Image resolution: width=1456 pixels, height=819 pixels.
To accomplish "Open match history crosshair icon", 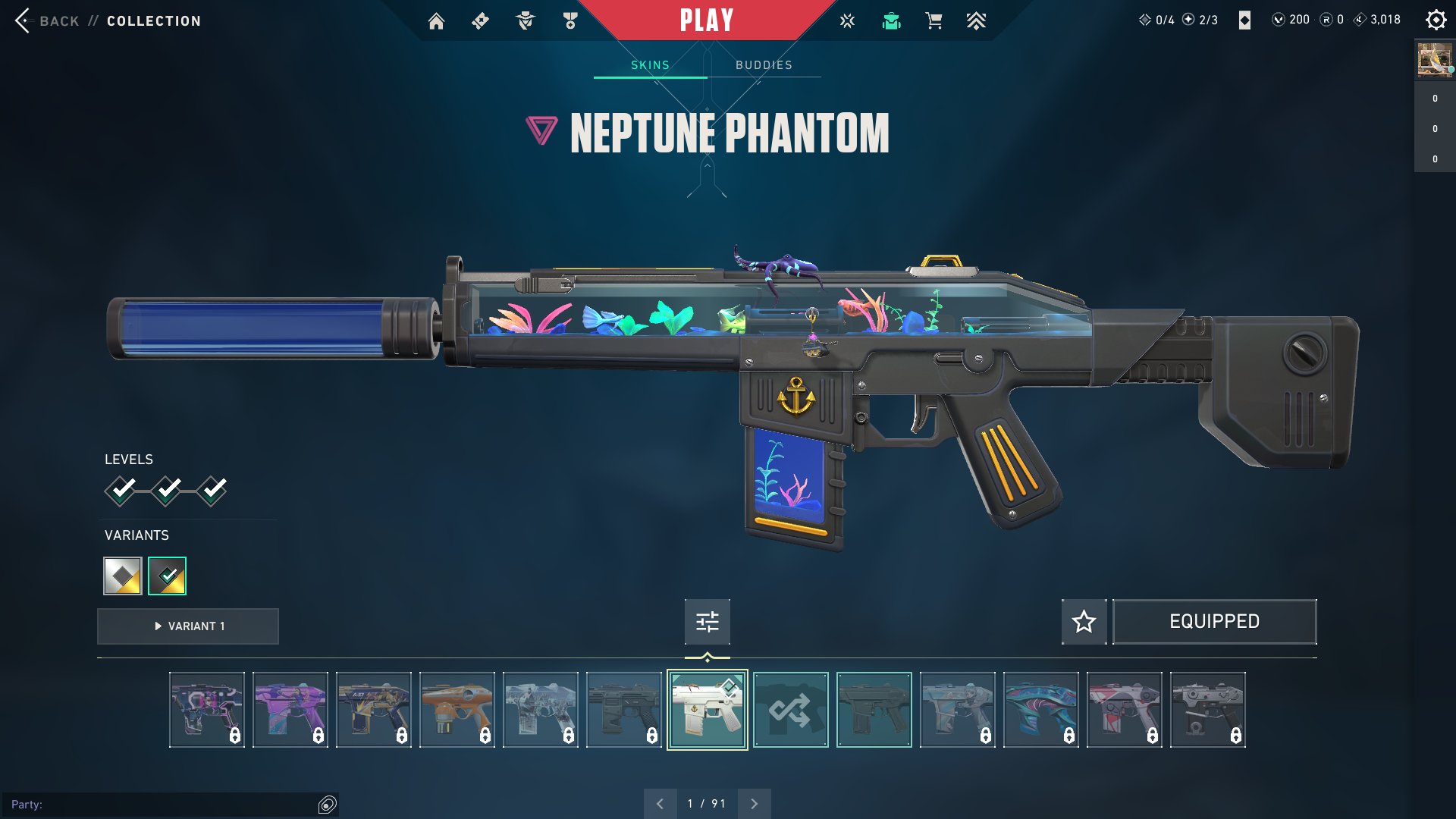I will (846, 20).
